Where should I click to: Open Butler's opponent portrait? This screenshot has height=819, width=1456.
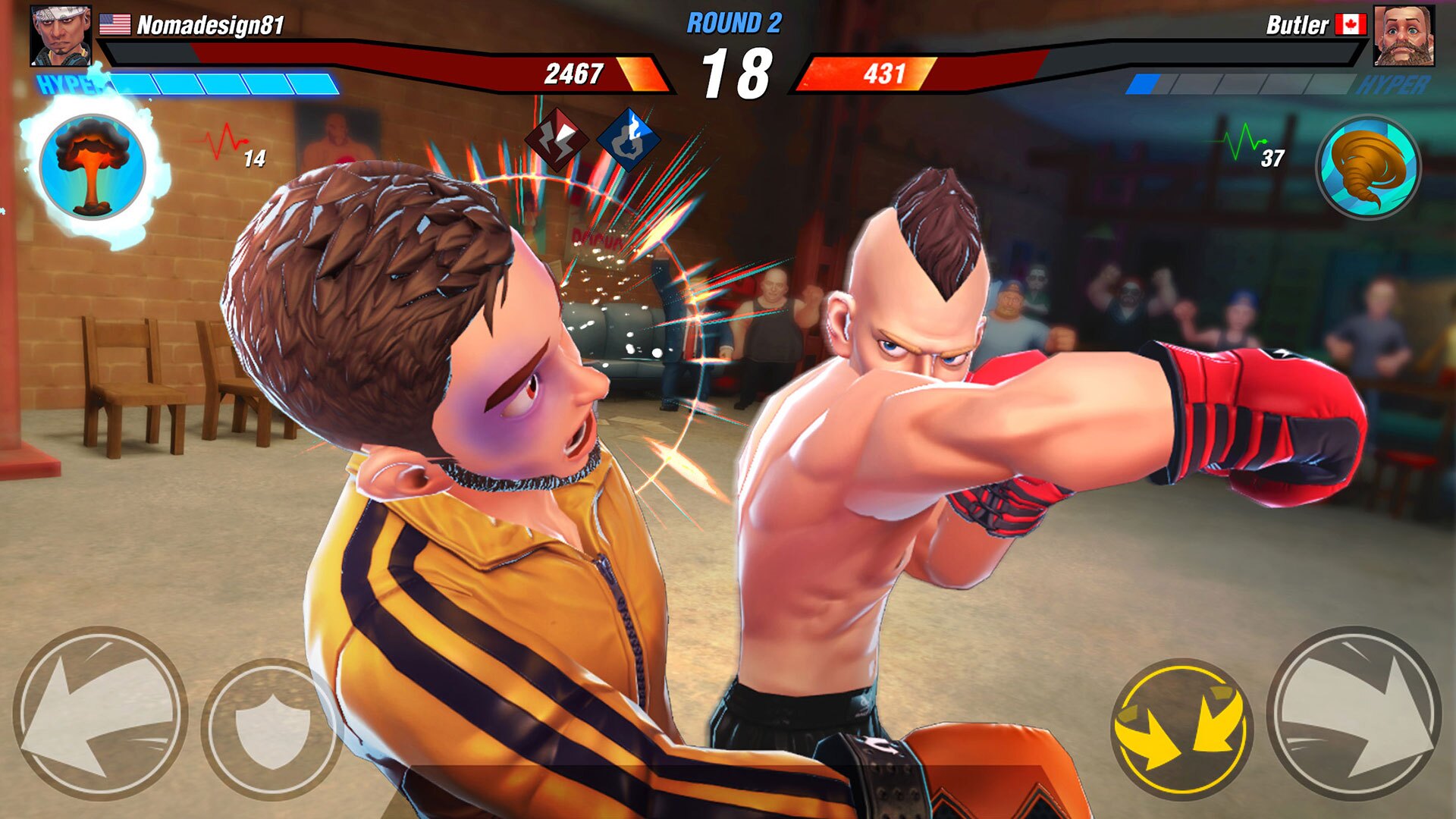[1404, 36]
